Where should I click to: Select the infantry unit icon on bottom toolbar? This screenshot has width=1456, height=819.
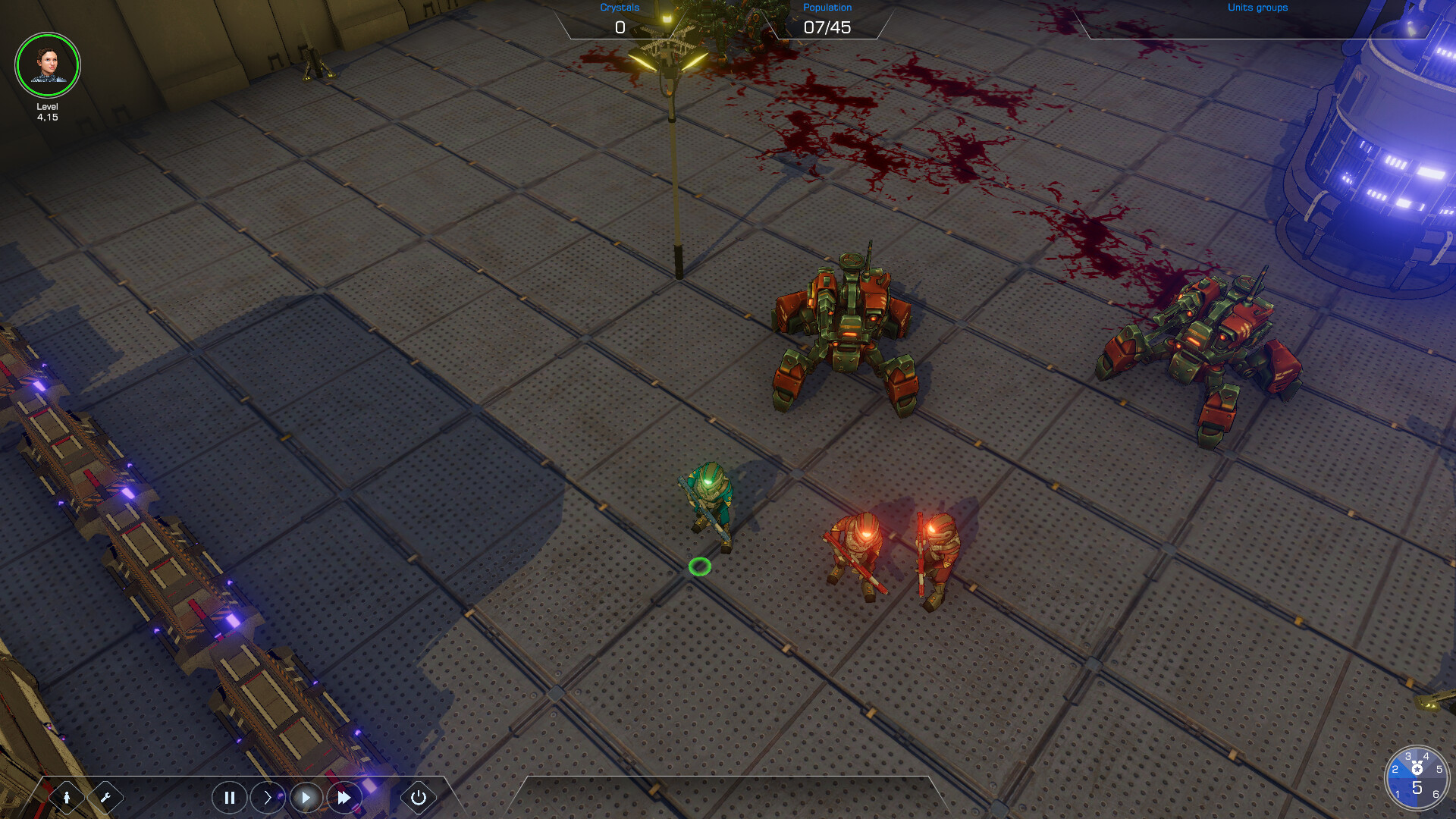pyautogui.click(x=67, y=797)
